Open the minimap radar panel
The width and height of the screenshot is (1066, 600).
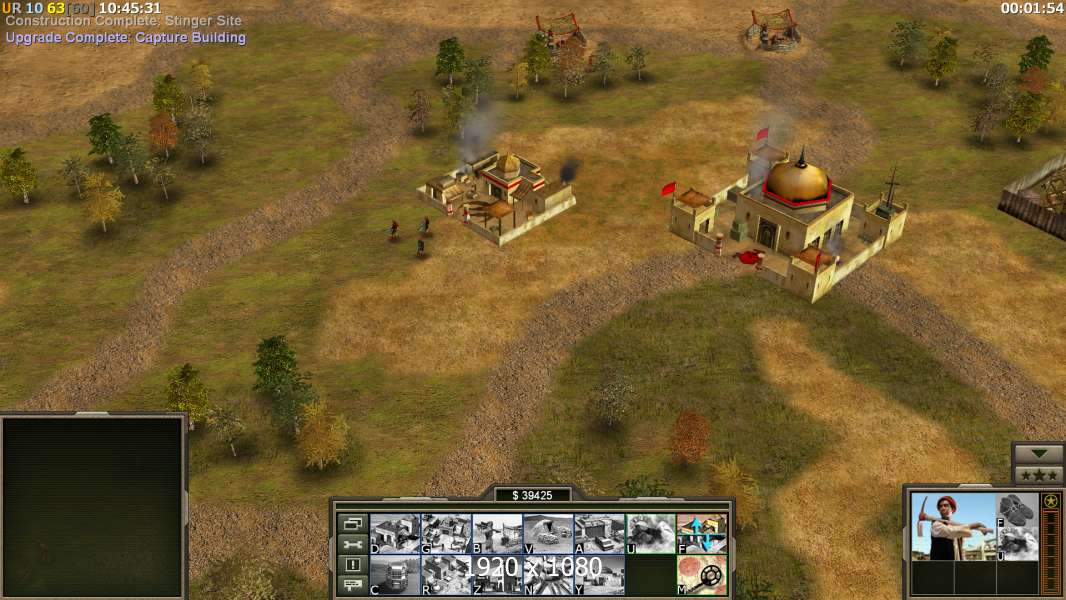pos(93,506)
